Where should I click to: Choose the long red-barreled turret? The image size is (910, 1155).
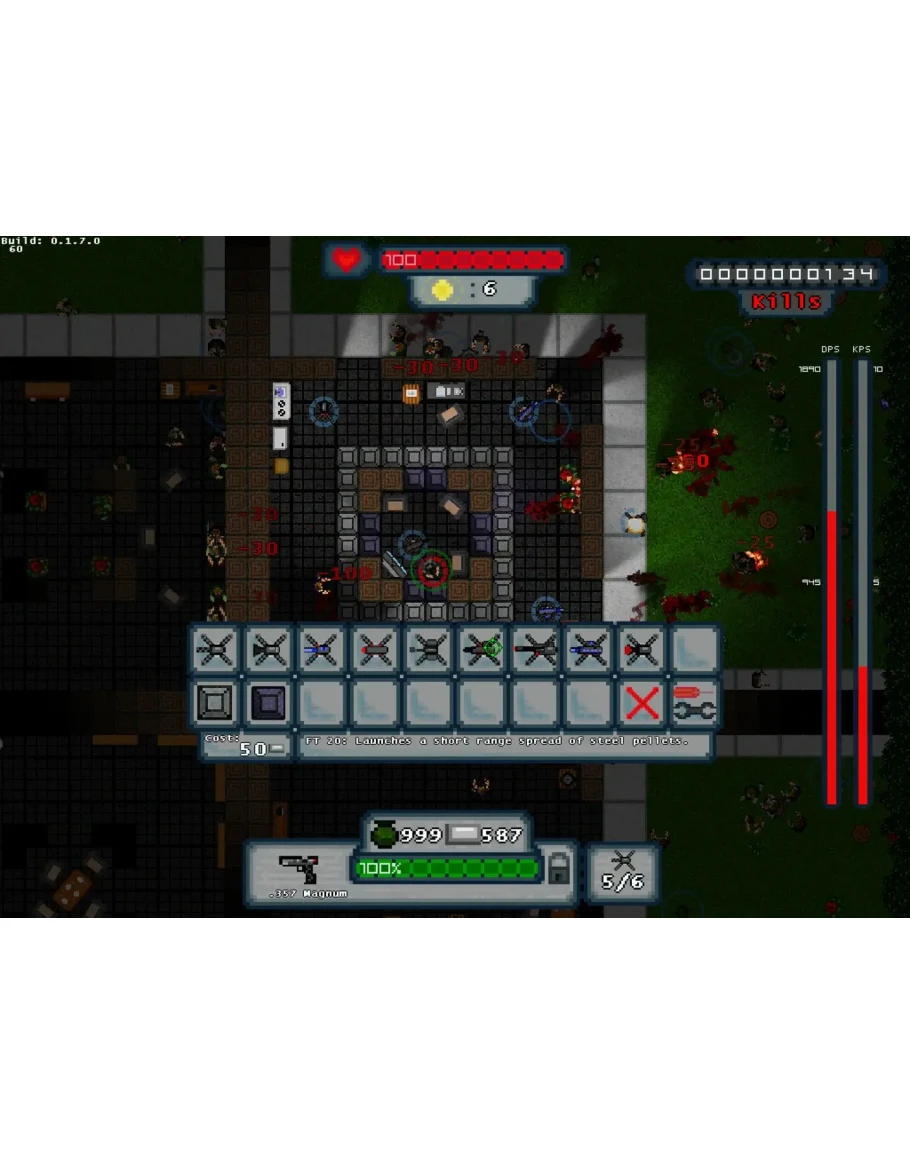click(x=534, y=650)
